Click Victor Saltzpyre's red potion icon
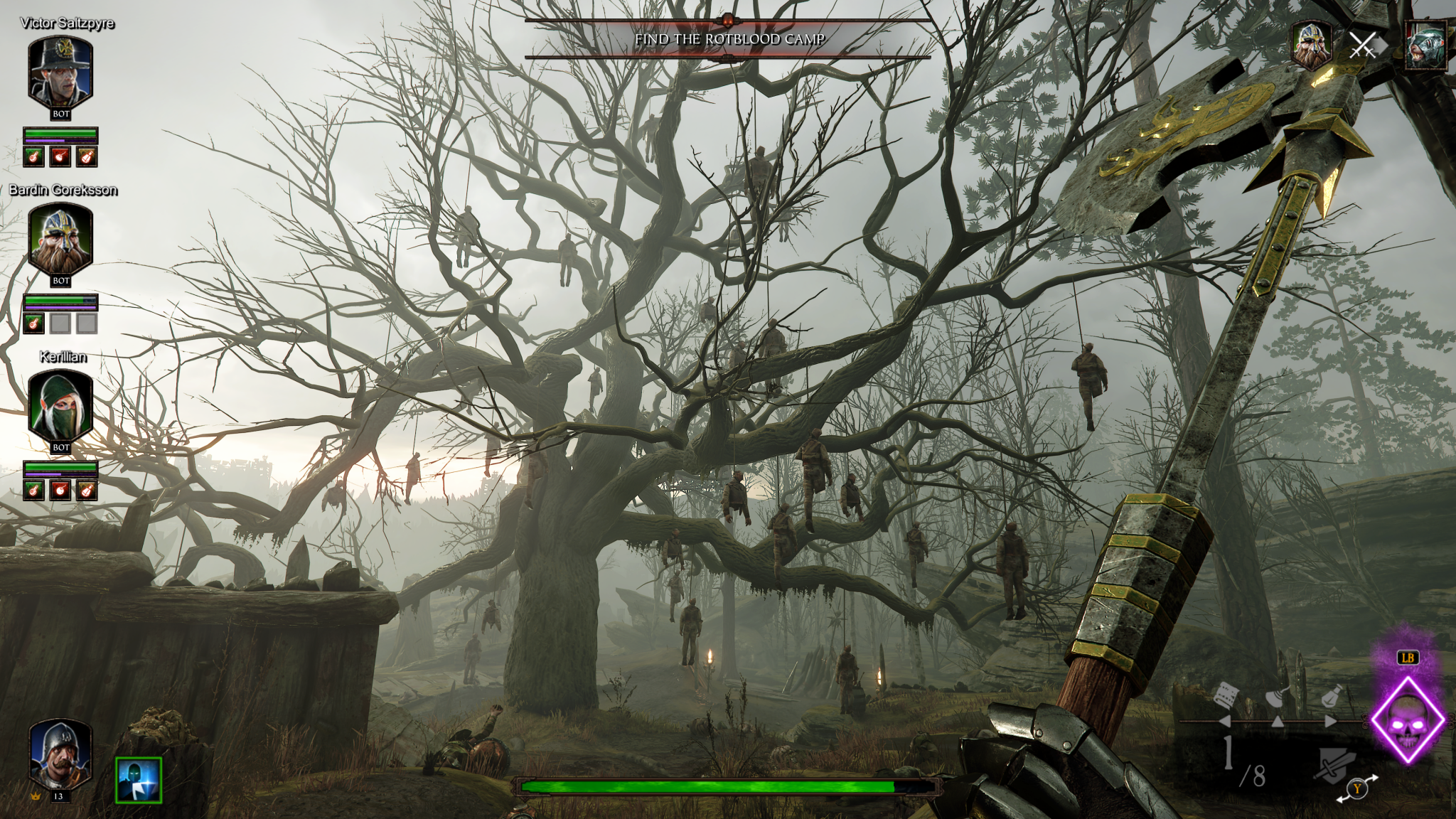The height and width of the screenshot is (819, 1456). coord(60,156)
